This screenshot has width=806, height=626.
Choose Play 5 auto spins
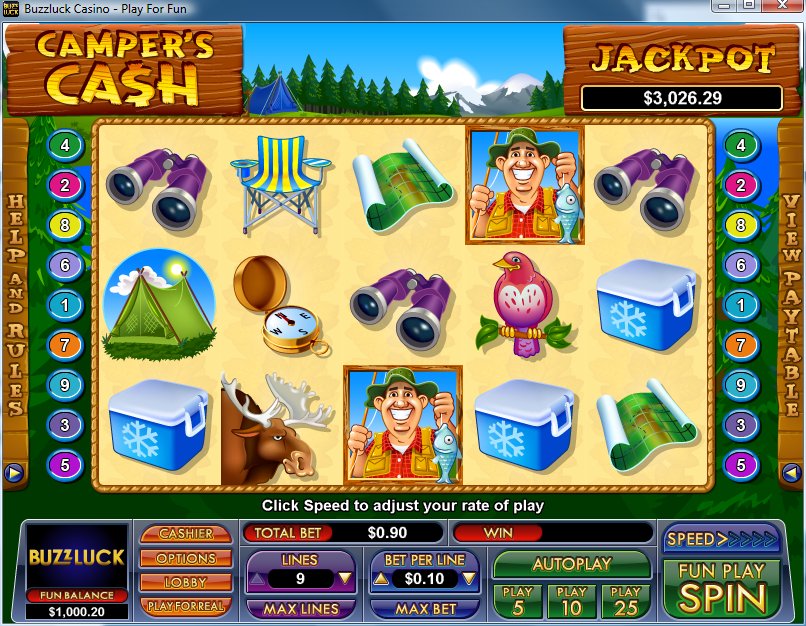(x=518, y=600)
